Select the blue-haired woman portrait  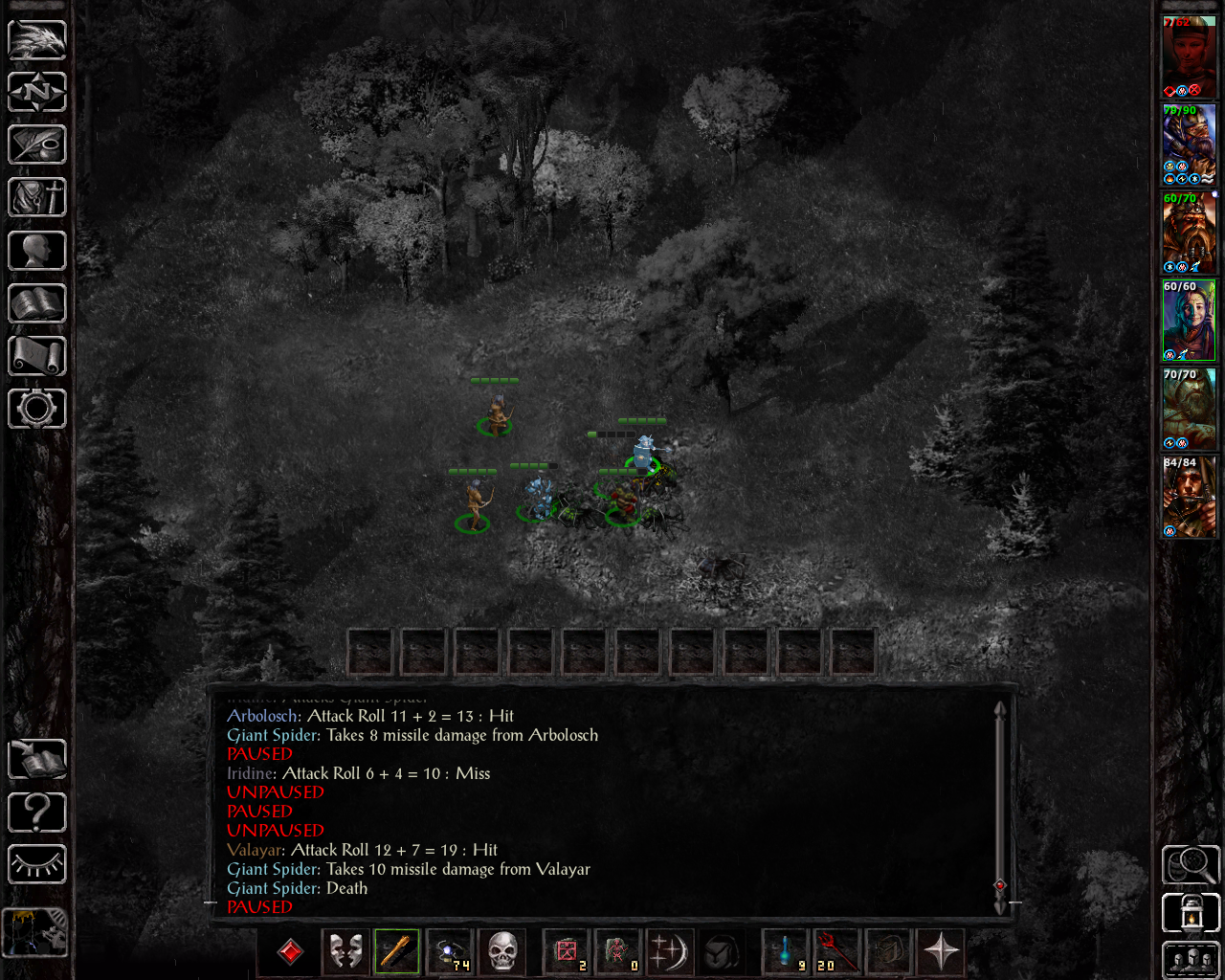click(x=1189, y=321)
